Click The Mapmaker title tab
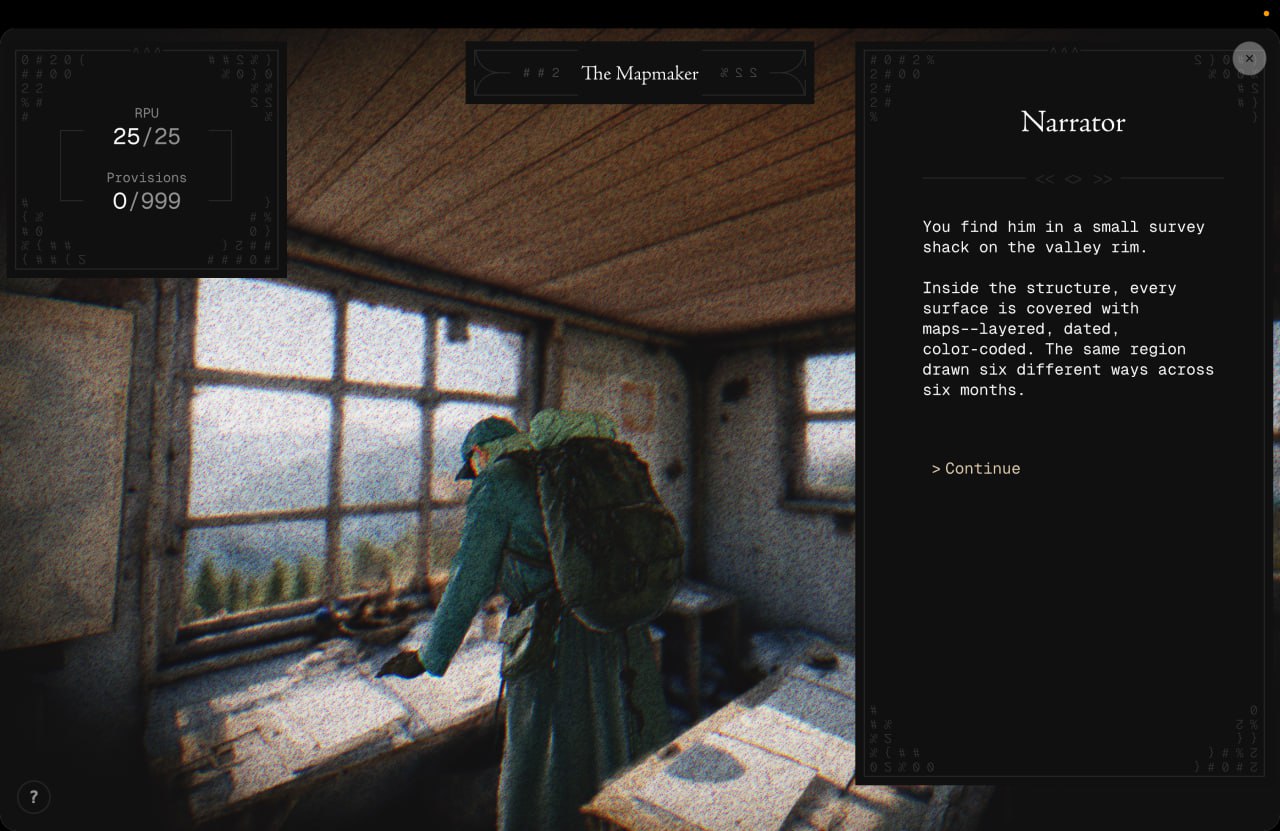The width and height of the screenshot is (1280, 831). tap(640, 73)
